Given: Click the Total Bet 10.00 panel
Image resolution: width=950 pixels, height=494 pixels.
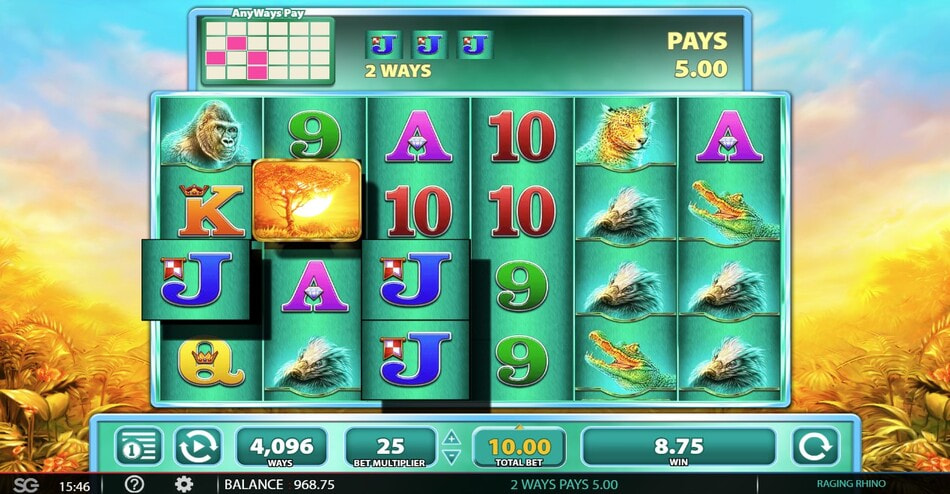Looking at the screenshot, I should tap(519, 446).
